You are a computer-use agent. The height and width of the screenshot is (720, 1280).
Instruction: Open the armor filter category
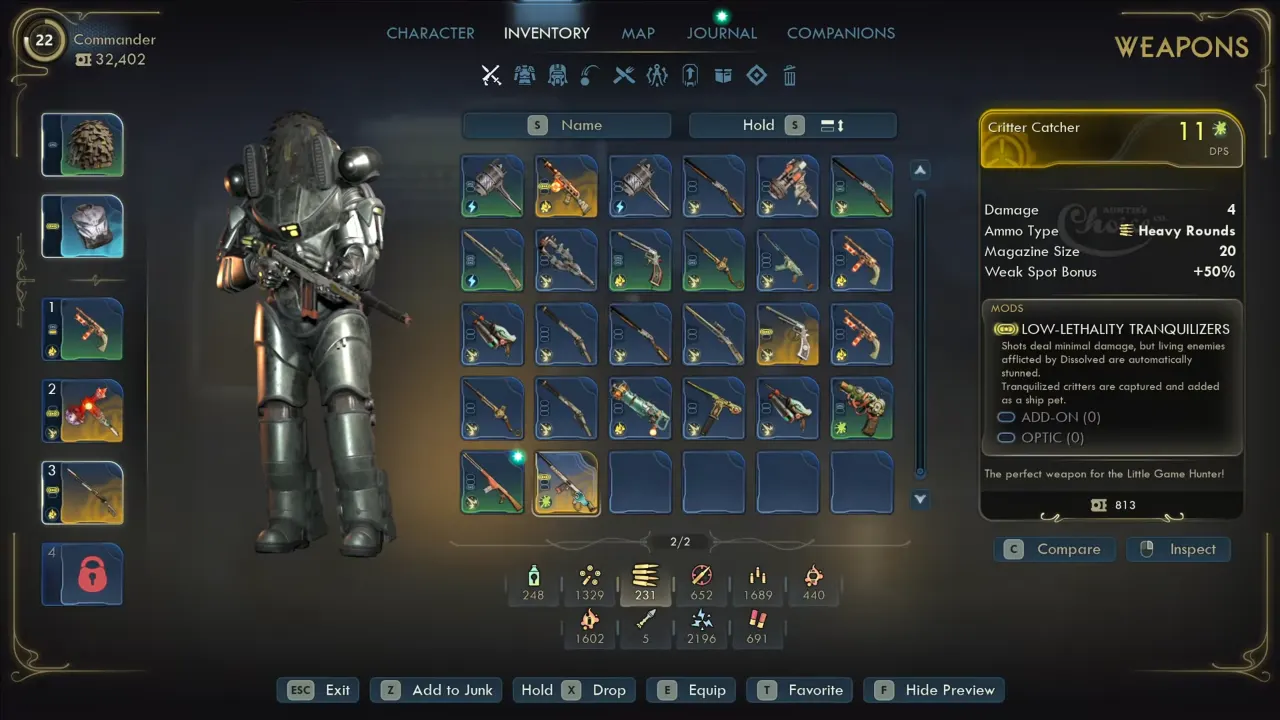pos(525,75)
